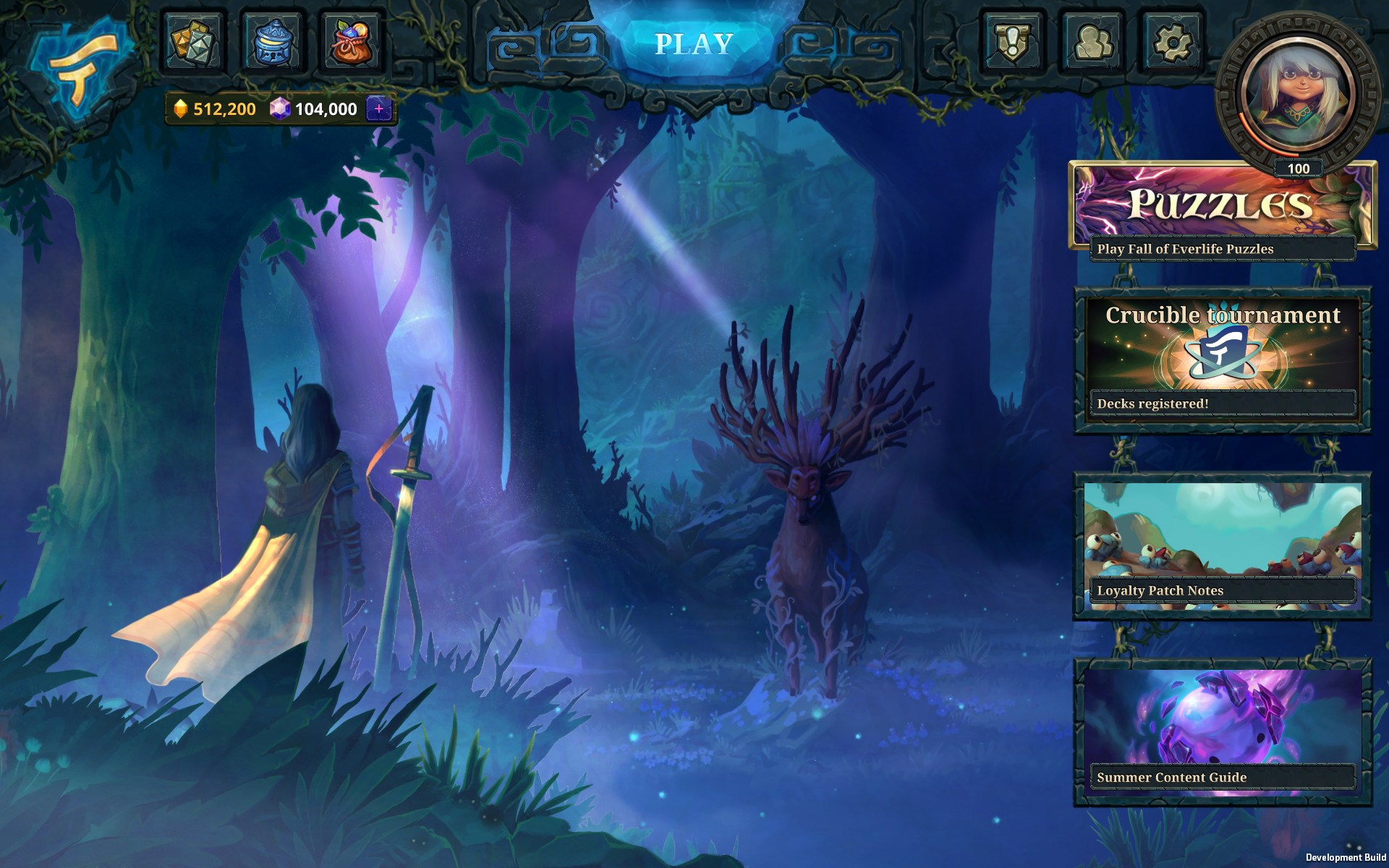
Task: Click the gold coin currency icon
Action: pyautogui.click(x=181, y=110)
